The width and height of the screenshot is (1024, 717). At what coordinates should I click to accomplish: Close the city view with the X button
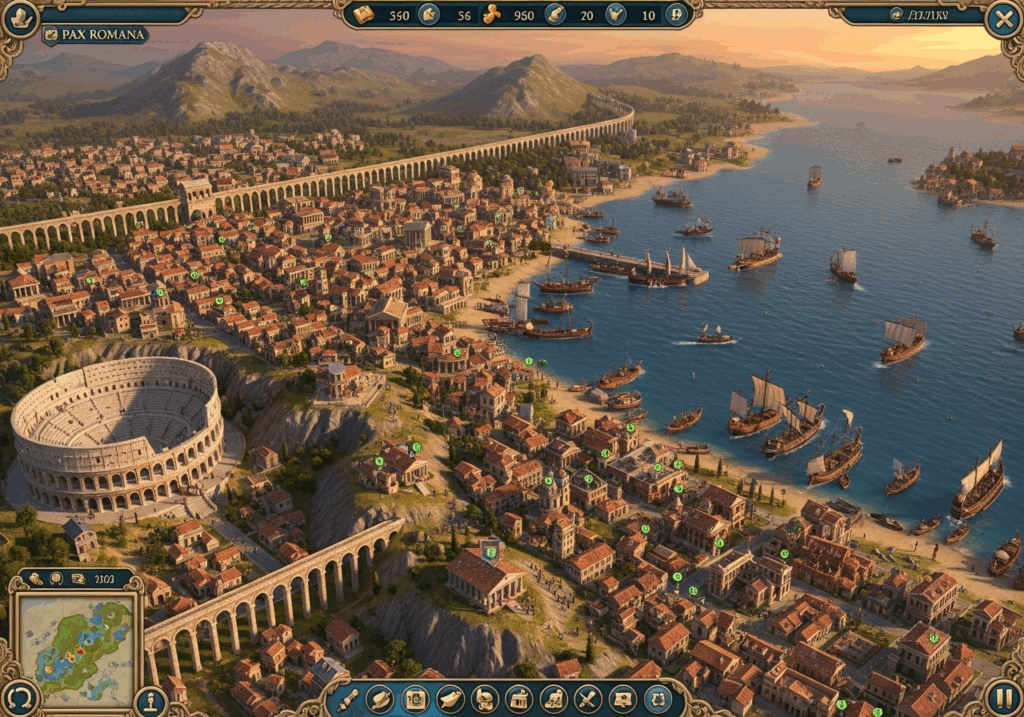[x=1002, y=19]
